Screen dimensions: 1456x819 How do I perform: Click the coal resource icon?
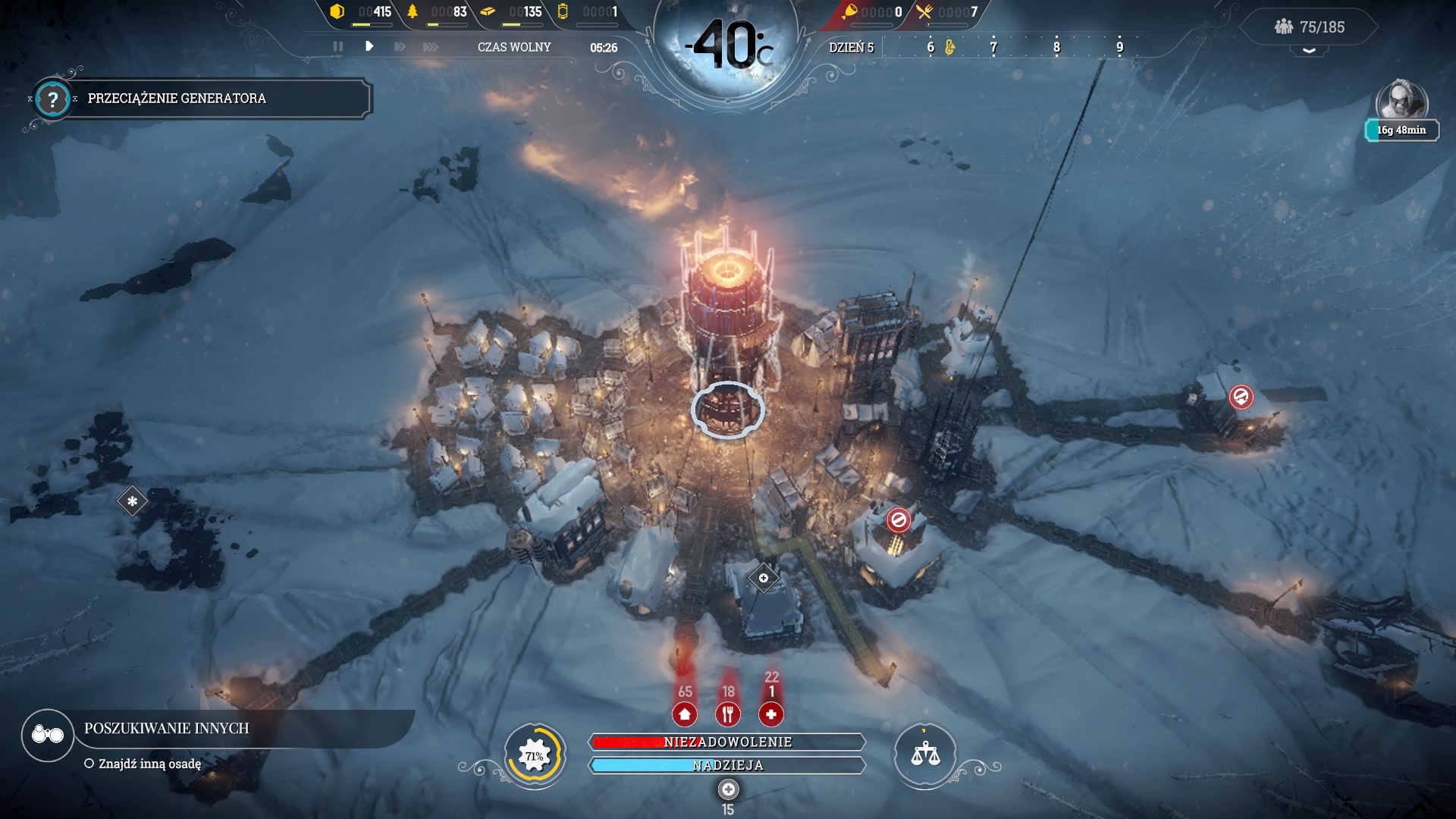point(337,11)
